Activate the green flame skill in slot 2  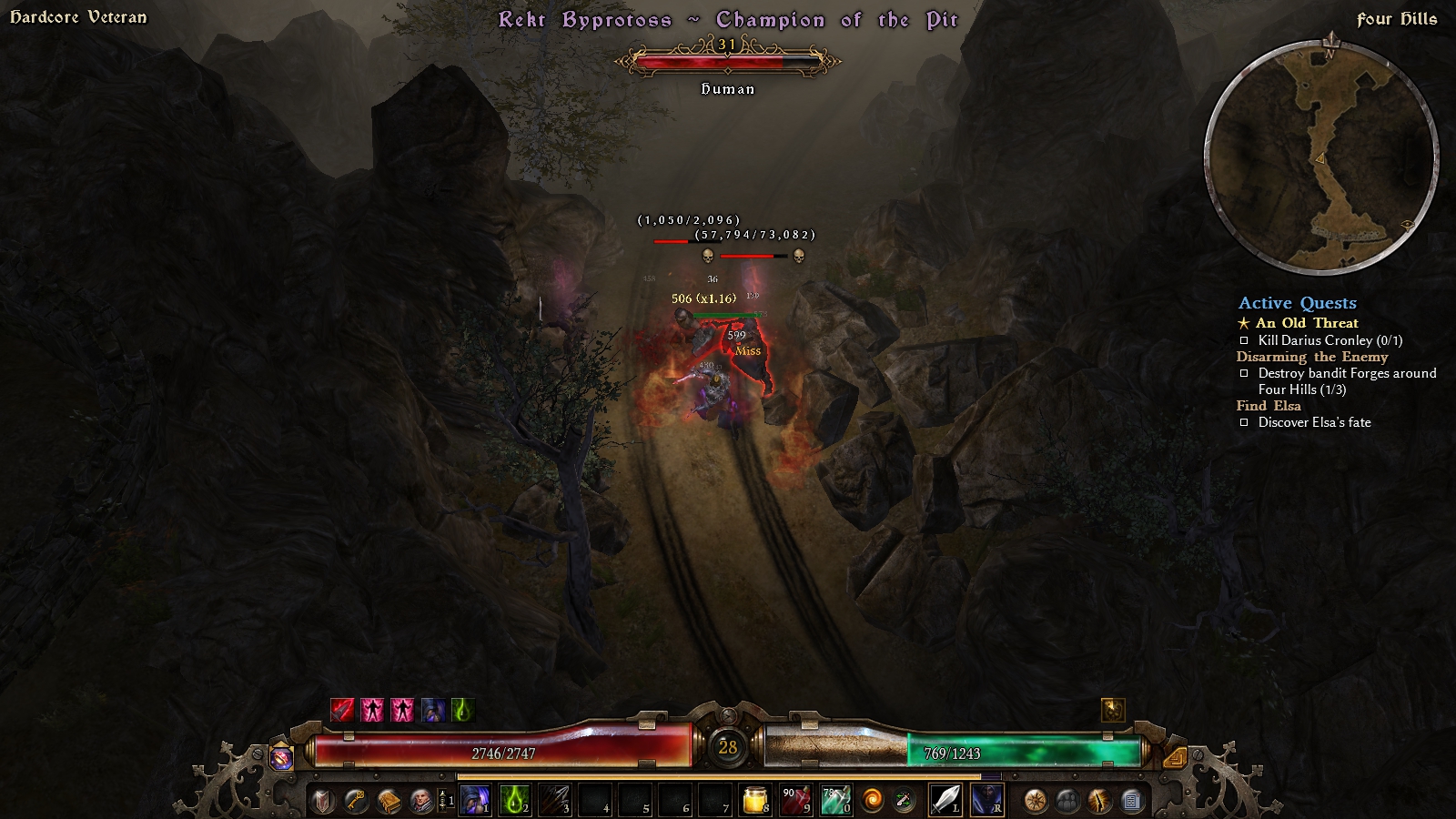514,801
